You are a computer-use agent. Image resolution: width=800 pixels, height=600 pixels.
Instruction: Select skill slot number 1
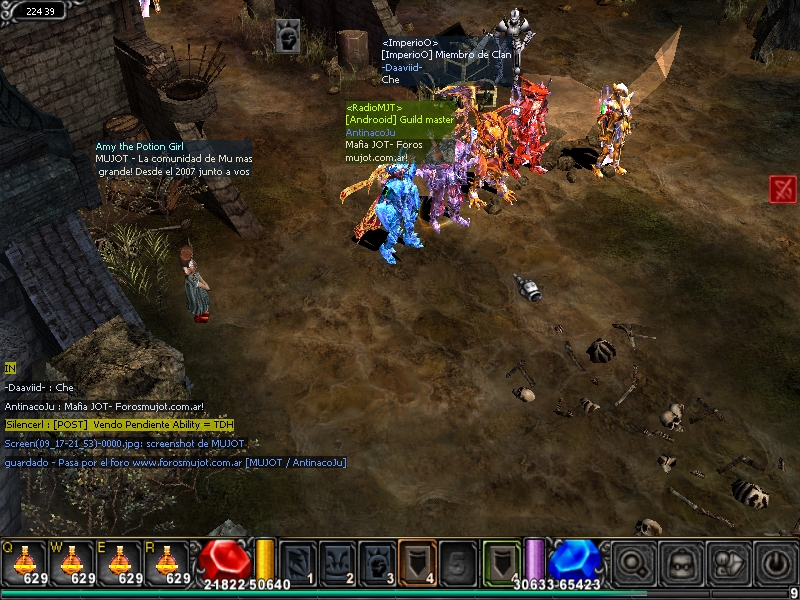(297, 562)
